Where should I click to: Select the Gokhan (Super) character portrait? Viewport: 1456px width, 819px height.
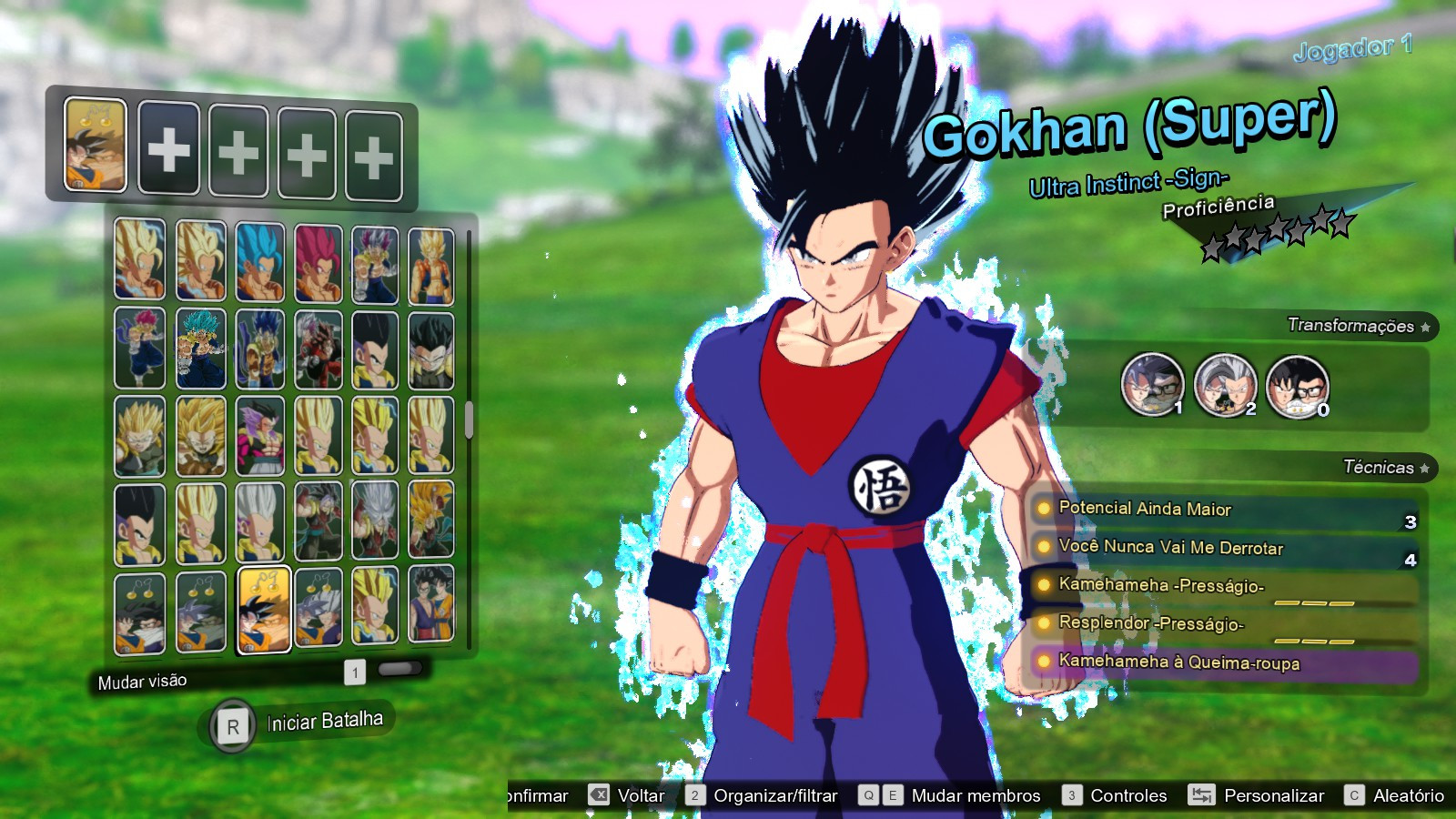[263, 610]
